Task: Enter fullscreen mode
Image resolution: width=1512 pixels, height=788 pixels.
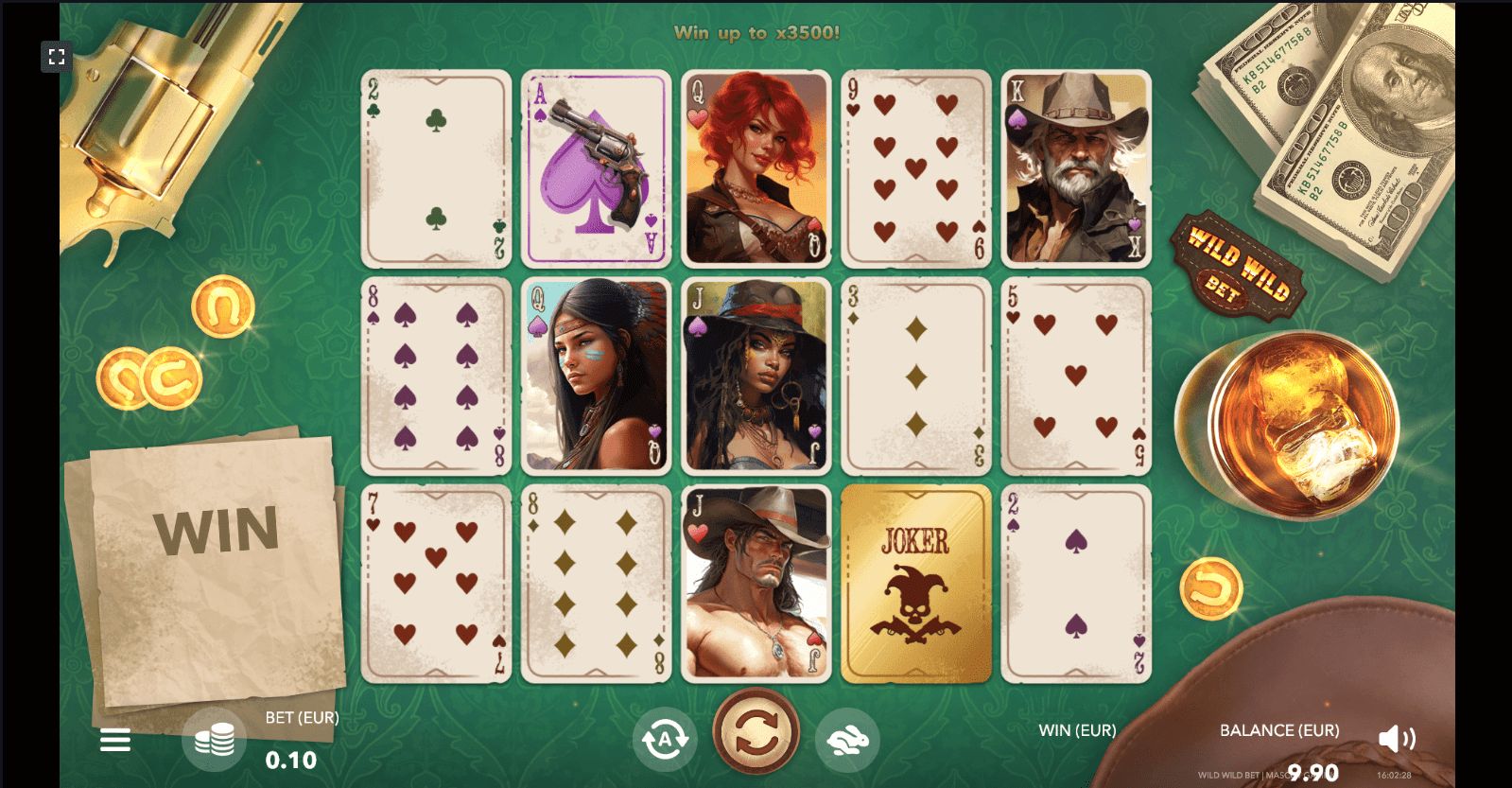Action: point(57,57)
